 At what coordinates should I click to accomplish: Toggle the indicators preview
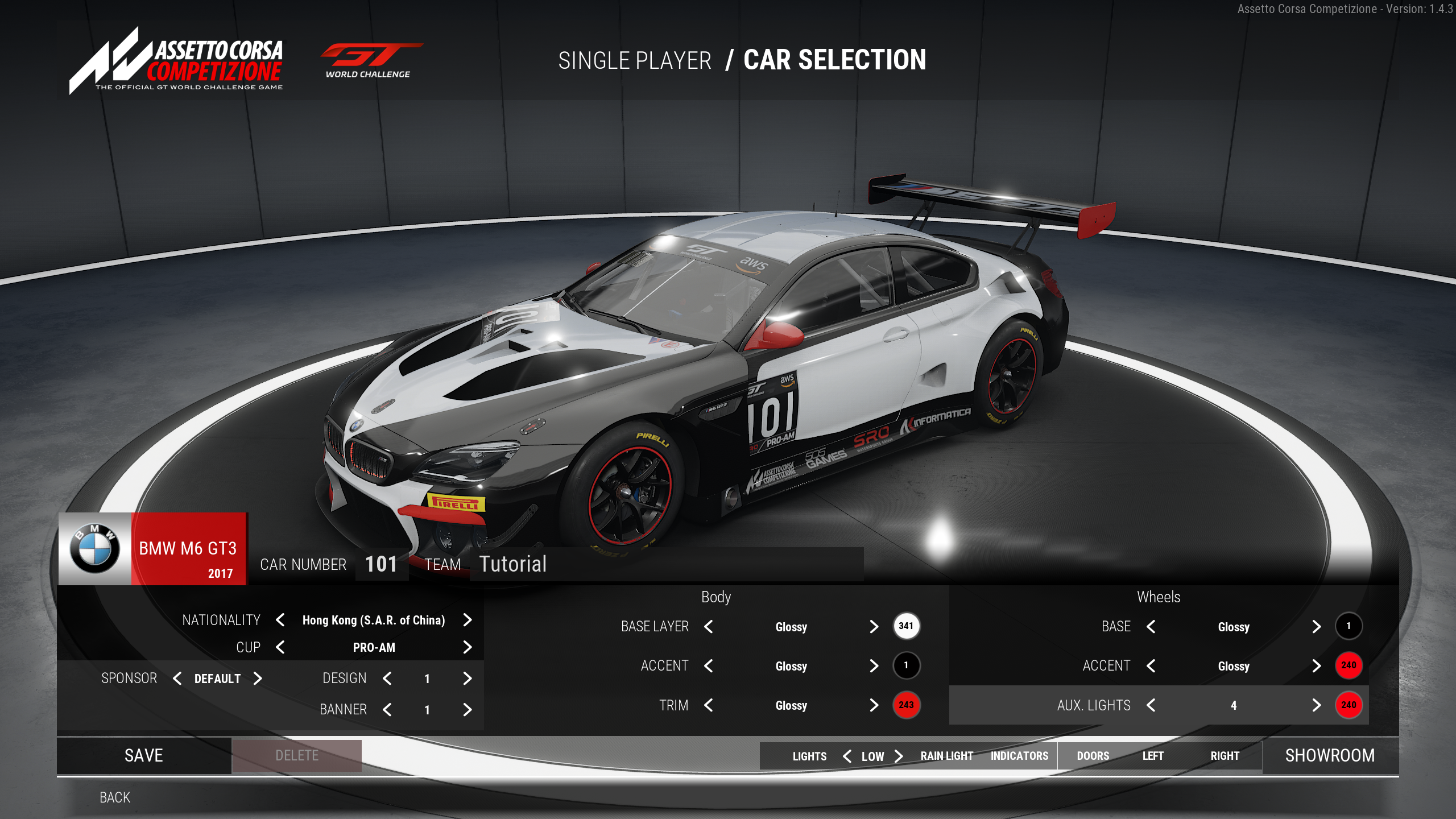1019,756
